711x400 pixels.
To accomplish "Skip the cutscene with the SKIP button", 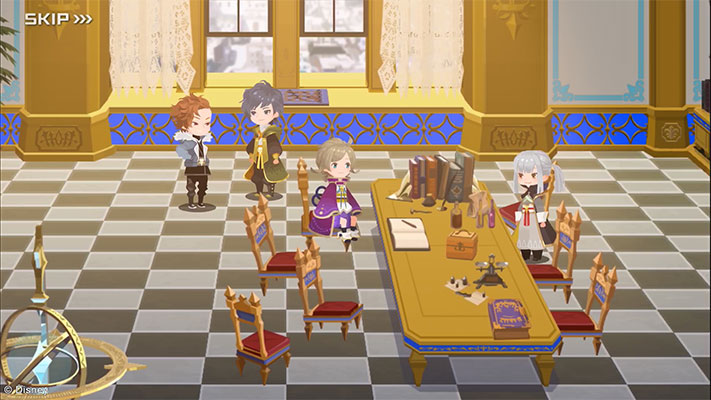I will (58, 18).
